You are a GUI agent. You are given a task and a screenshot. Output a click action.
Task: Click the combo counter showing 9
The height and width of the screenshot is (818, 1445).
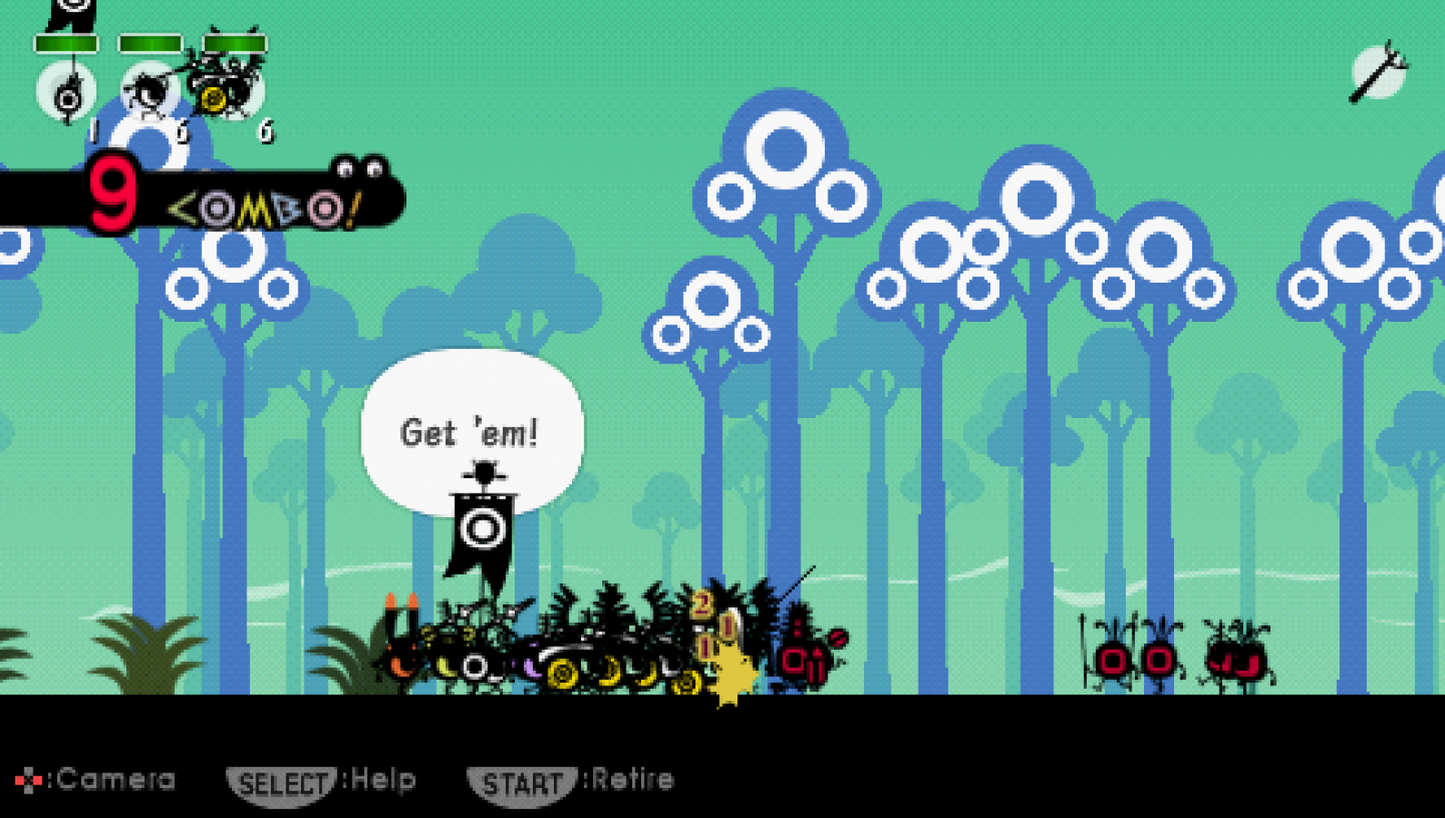coord(110,190)
